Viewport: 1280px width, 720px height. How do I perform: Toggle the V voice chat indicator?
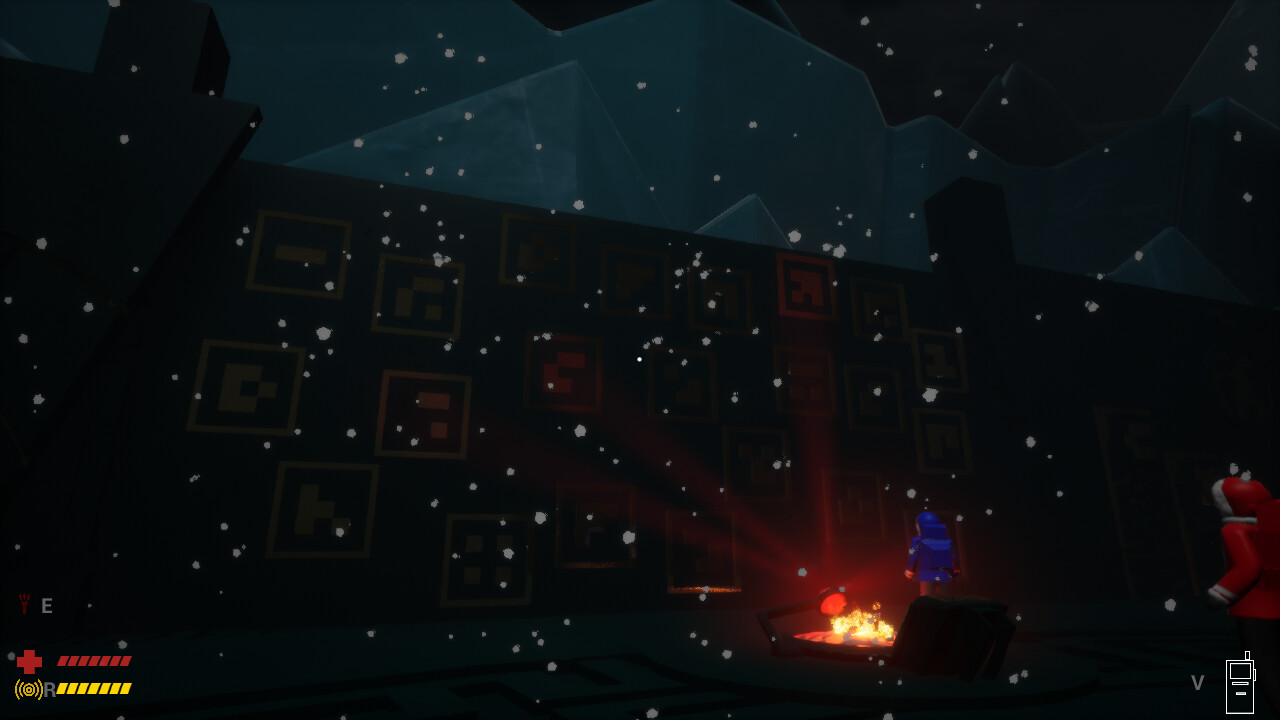tap(1197, 682)
